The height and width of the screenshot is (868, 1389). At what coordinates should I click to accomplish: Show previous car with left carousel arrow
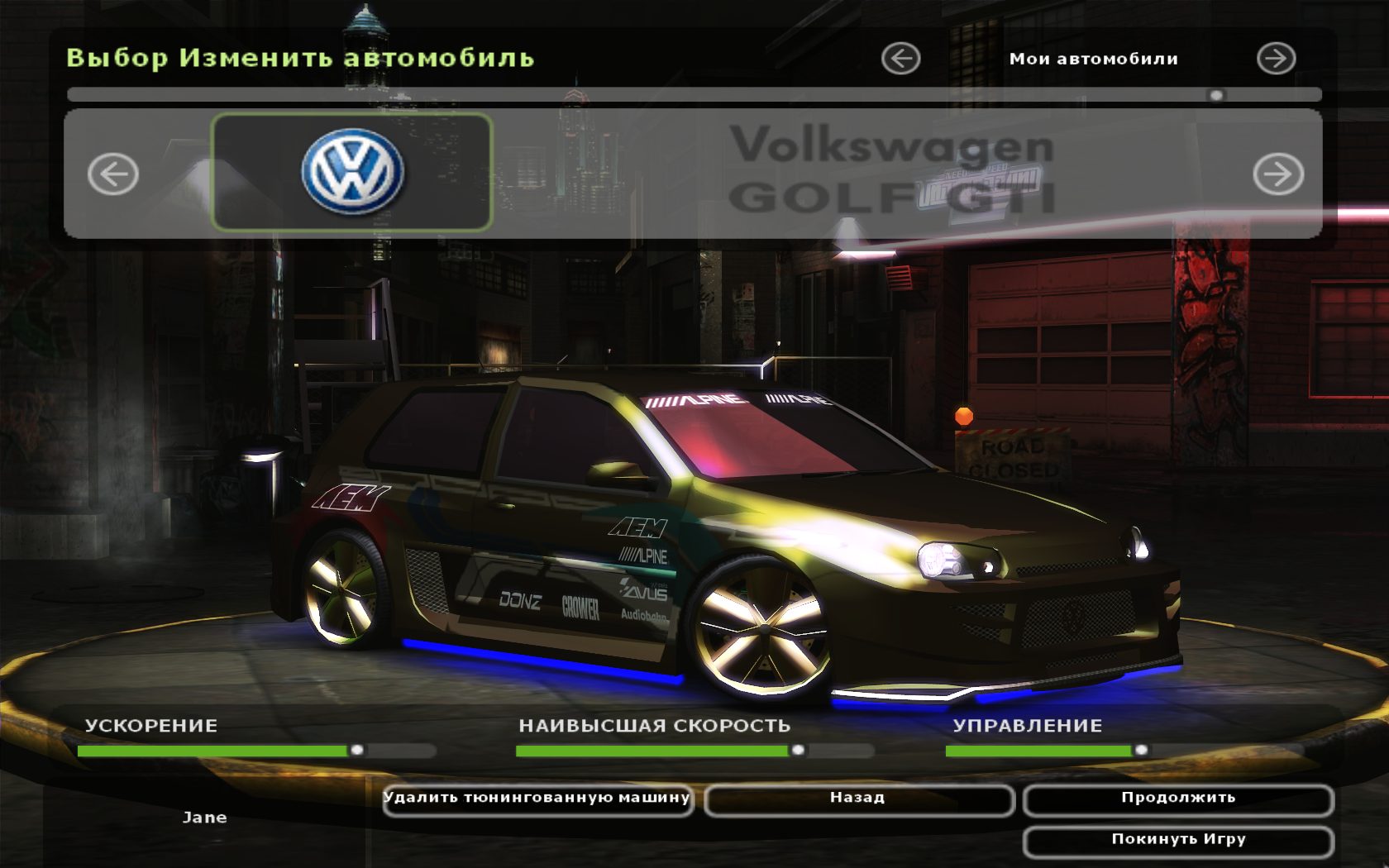tap(113, 174)
